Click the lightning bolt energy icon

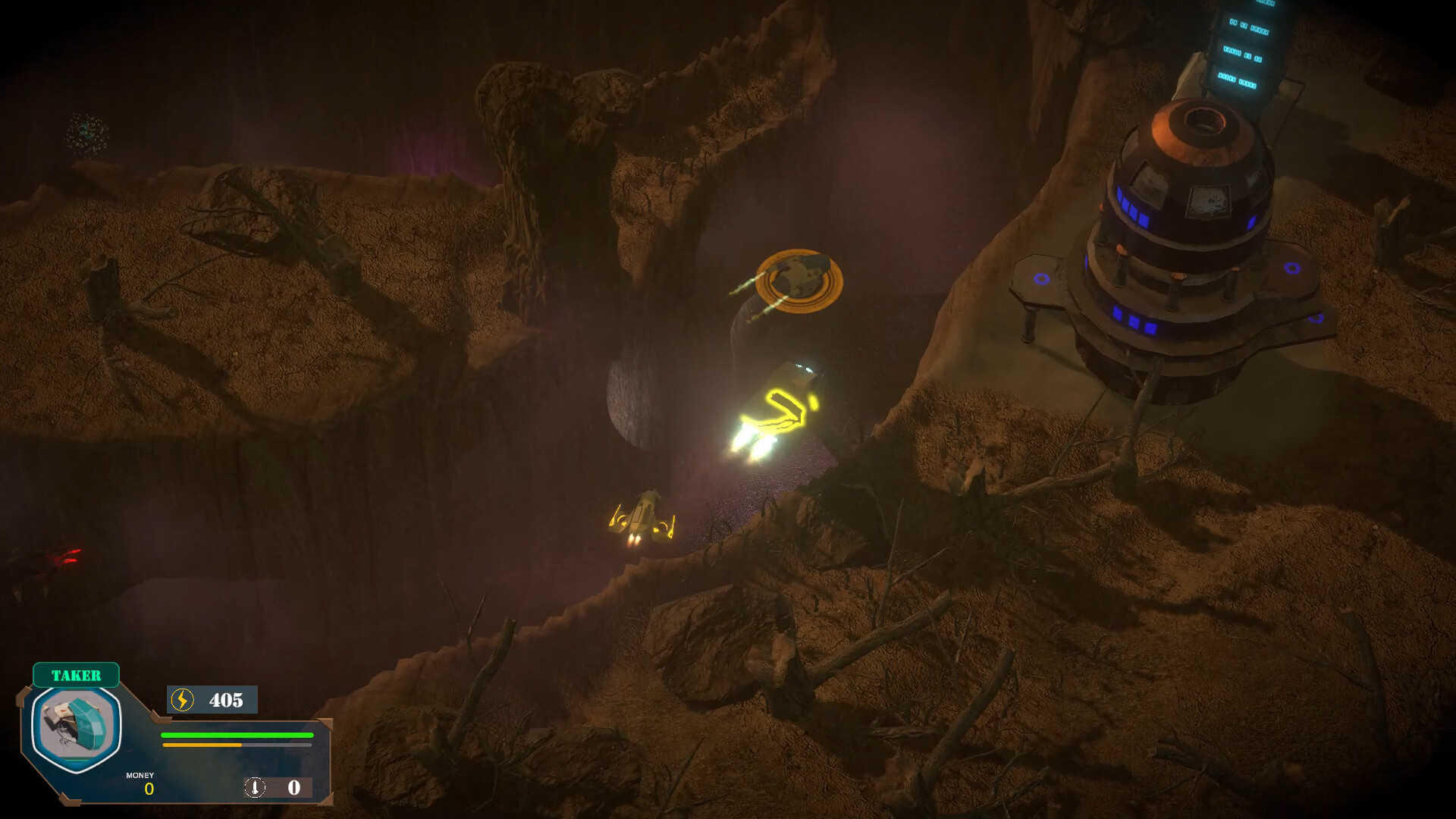182,700
